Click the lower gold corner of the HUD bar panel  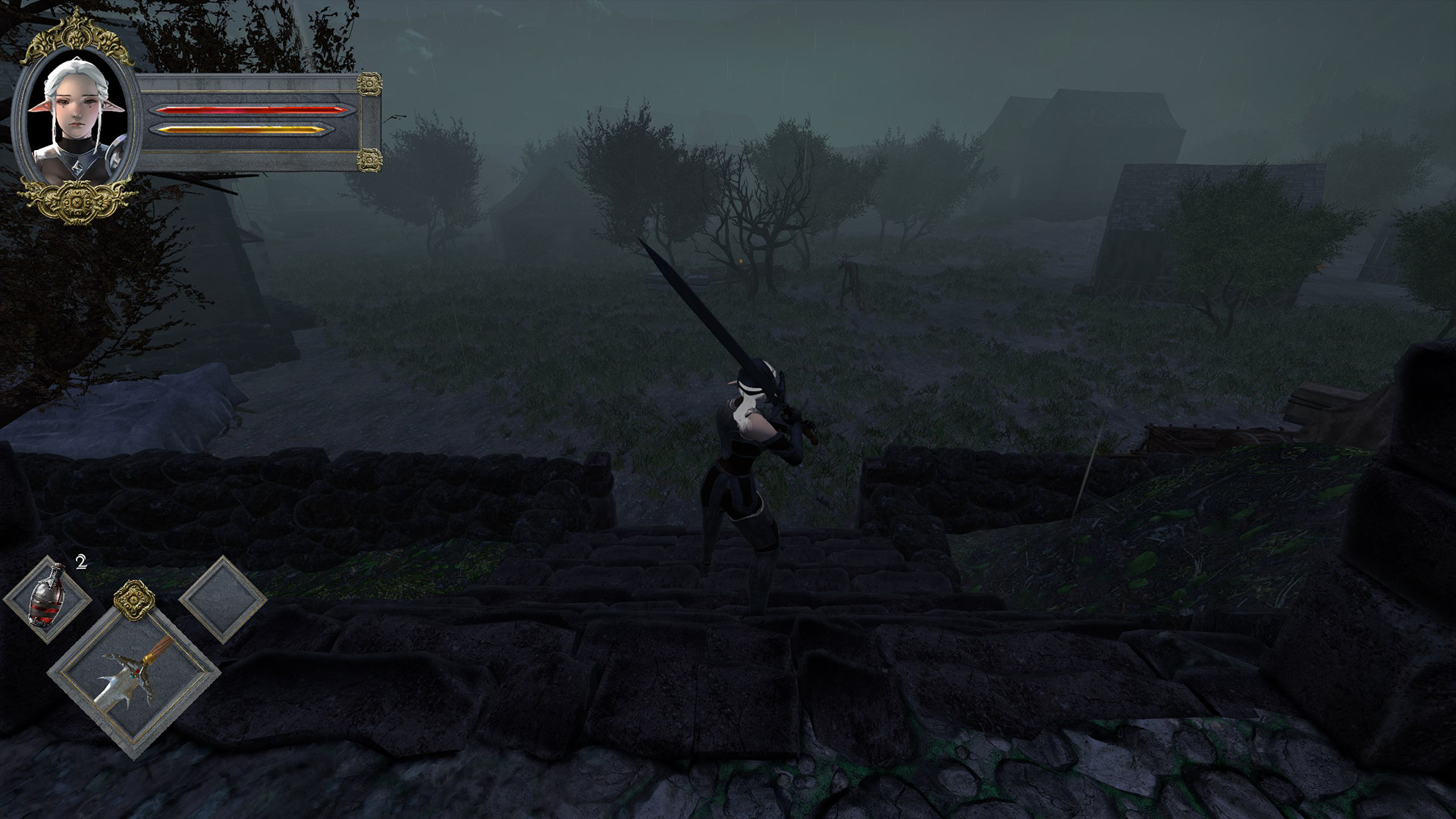[x=371, y=159]
